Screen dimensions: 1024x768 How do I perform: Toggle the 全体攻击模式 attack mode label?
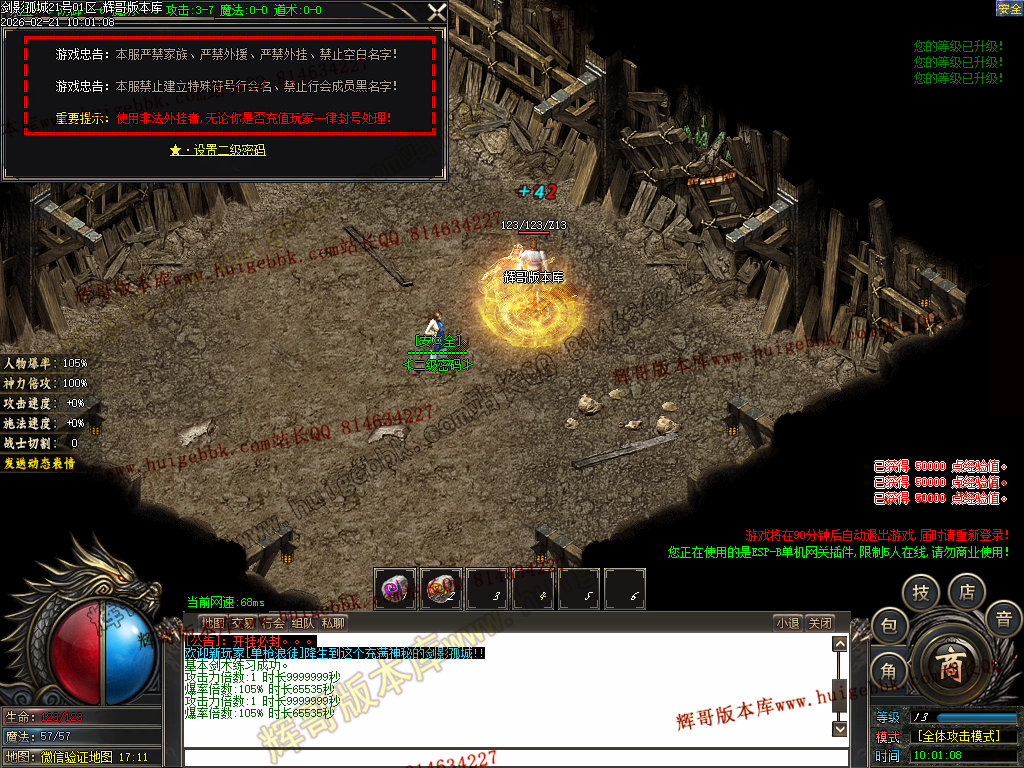click(x=958, y=736)
